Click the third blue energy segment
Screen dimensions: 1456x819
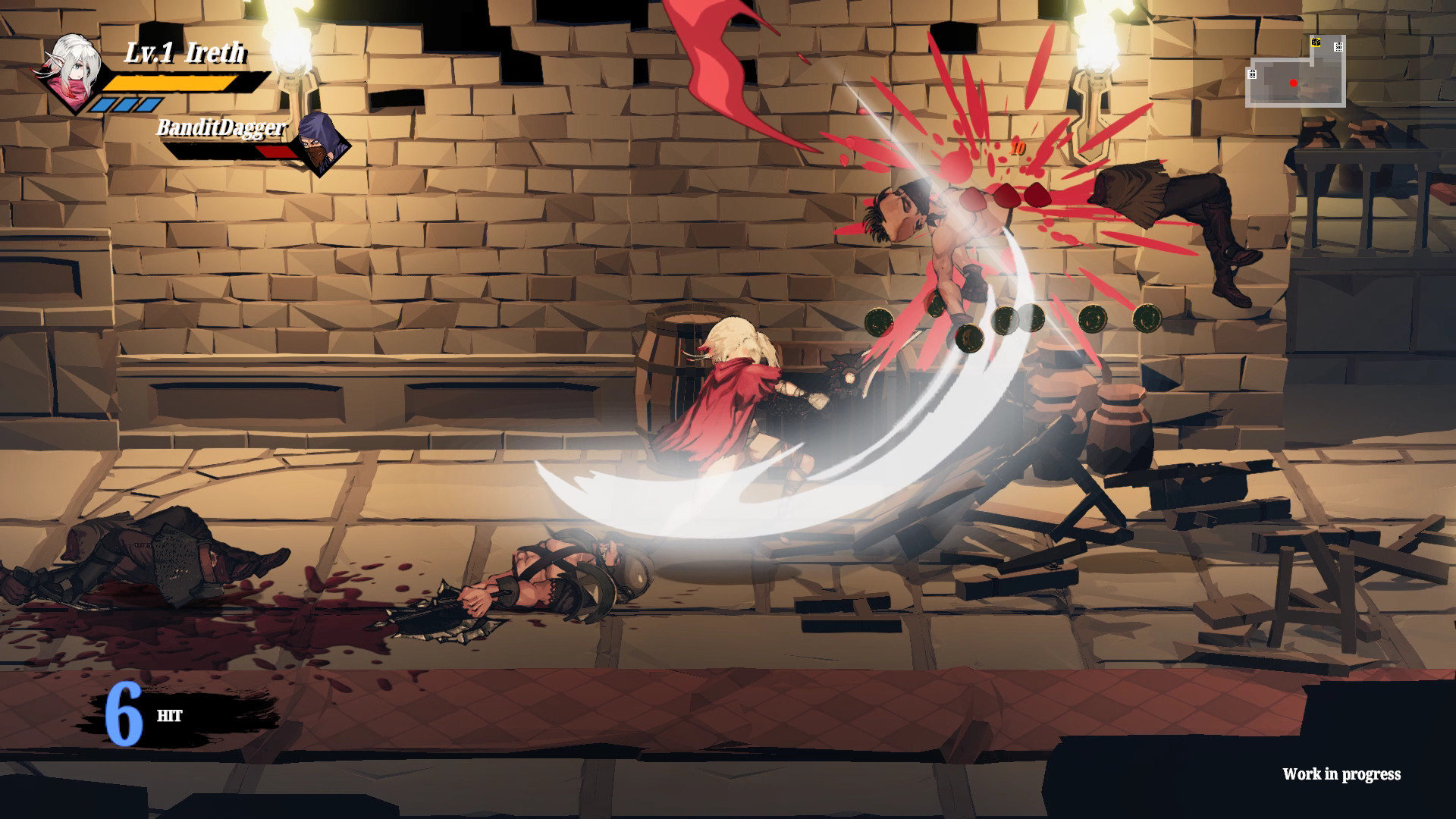pyautogui.click(x=148, y=104)
